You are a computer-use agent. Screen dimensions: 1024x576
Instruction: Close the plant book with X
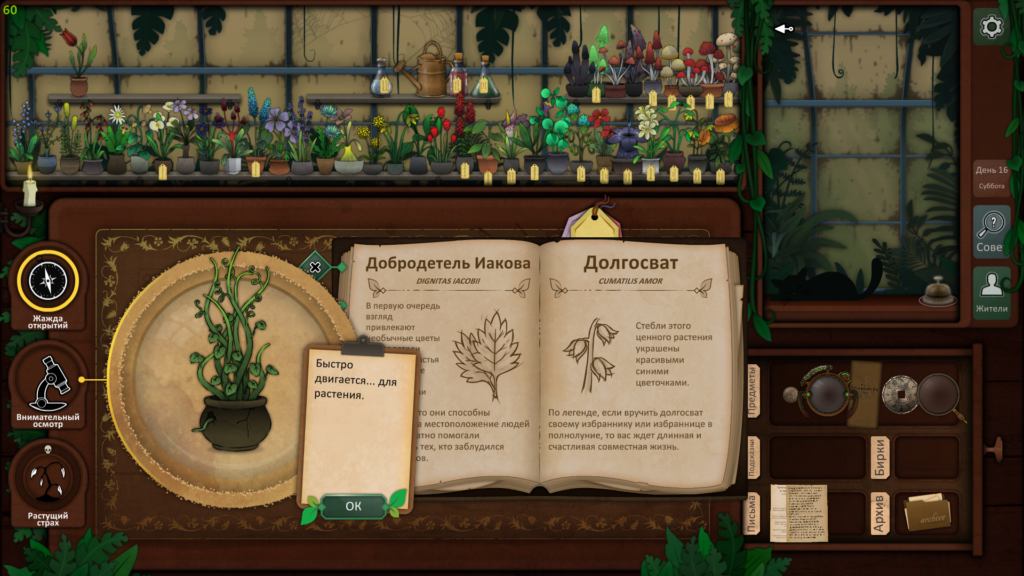pyautogui.click(x=315, y=267)
